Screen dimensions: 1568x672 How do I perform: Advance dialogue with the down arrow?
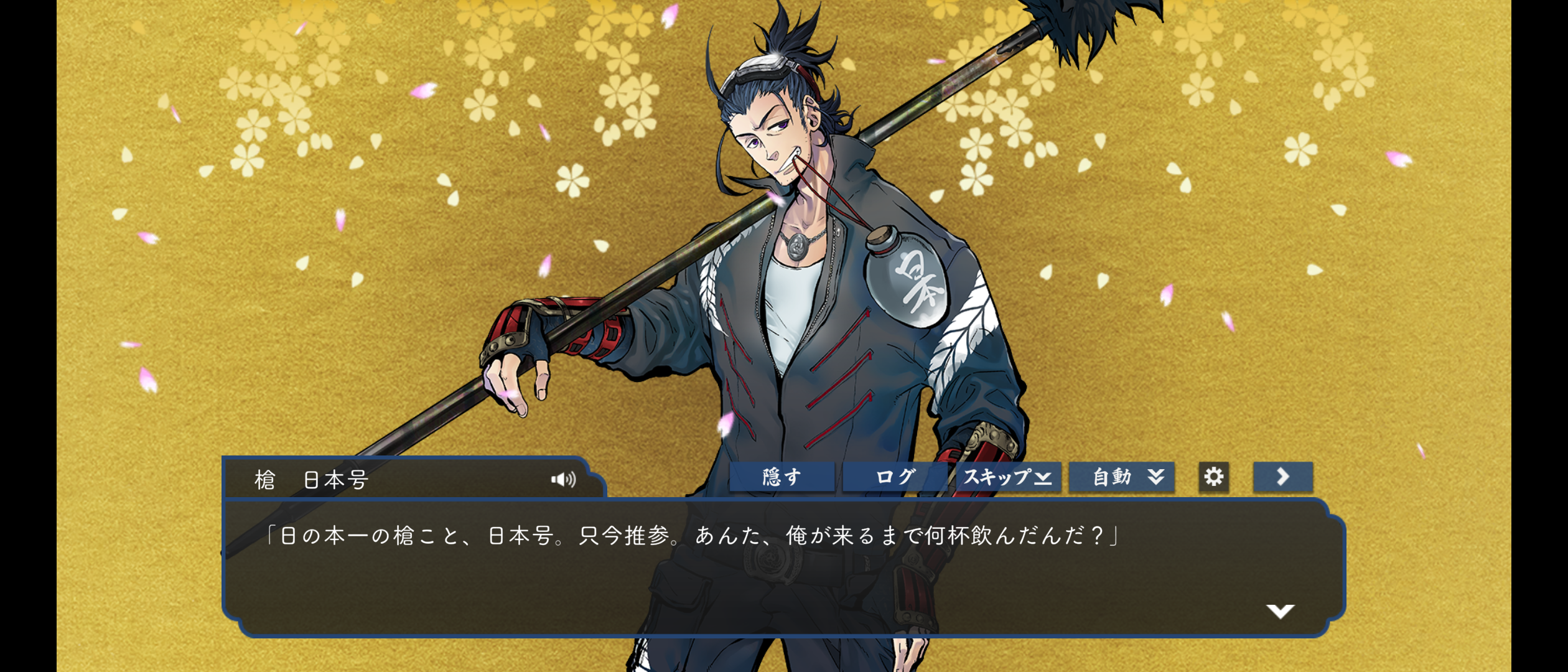1280,611
